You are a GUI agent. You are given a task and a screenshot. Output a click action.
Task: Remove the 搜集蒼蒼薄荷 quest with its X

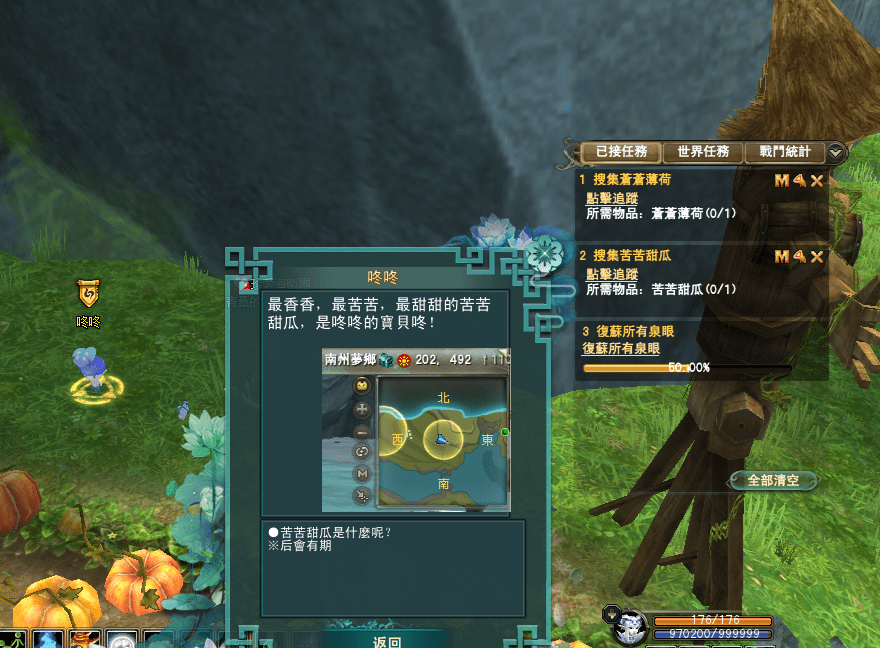pos(817,181)
